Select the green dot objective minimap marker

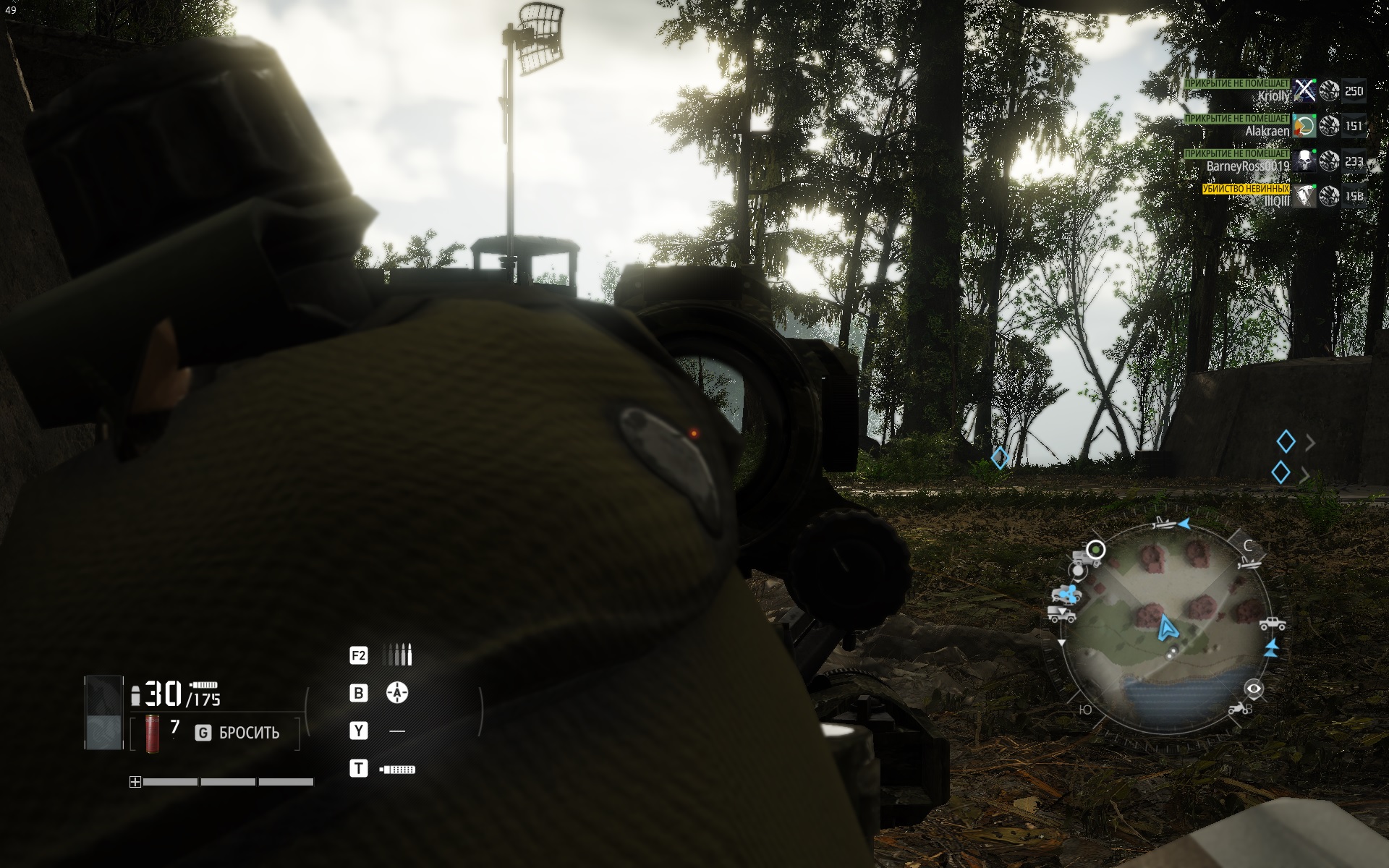(x=1096, y=550)
